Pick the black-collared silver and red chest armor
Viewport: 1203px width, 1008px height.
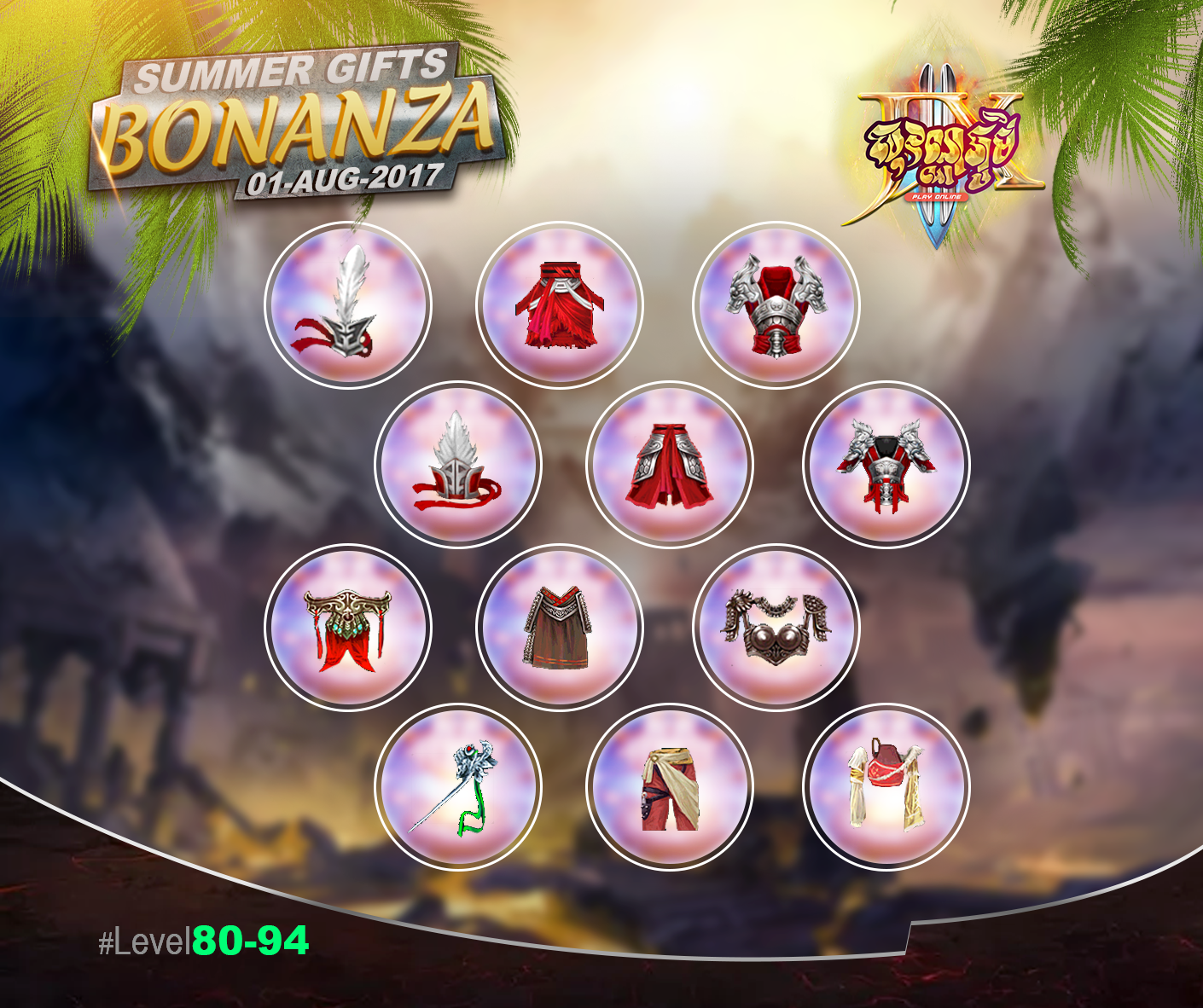tap(886, 464)
